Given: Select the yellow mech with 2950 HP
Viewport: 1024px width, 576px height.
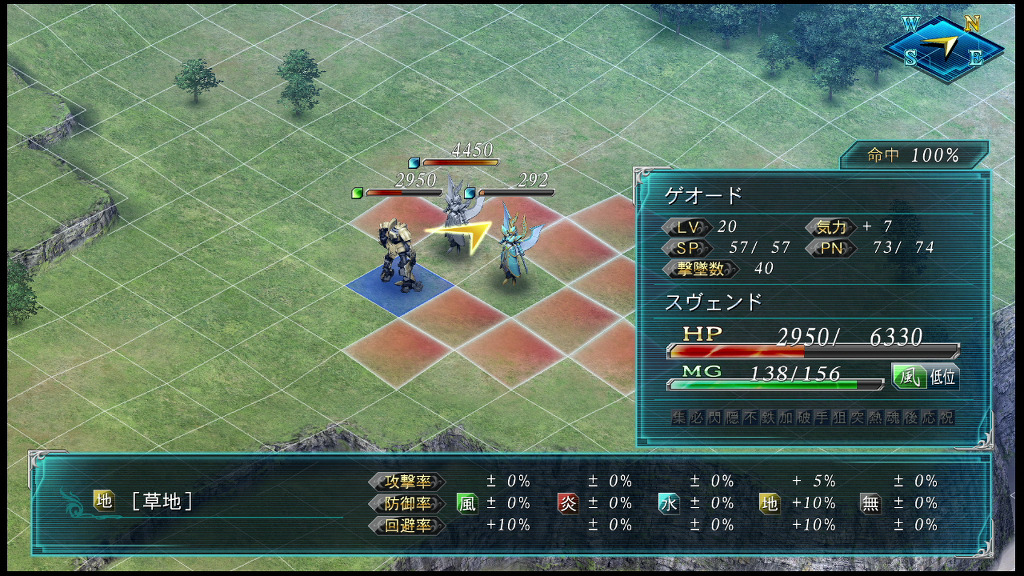Looking at the screenshot, I should [398, 254].
